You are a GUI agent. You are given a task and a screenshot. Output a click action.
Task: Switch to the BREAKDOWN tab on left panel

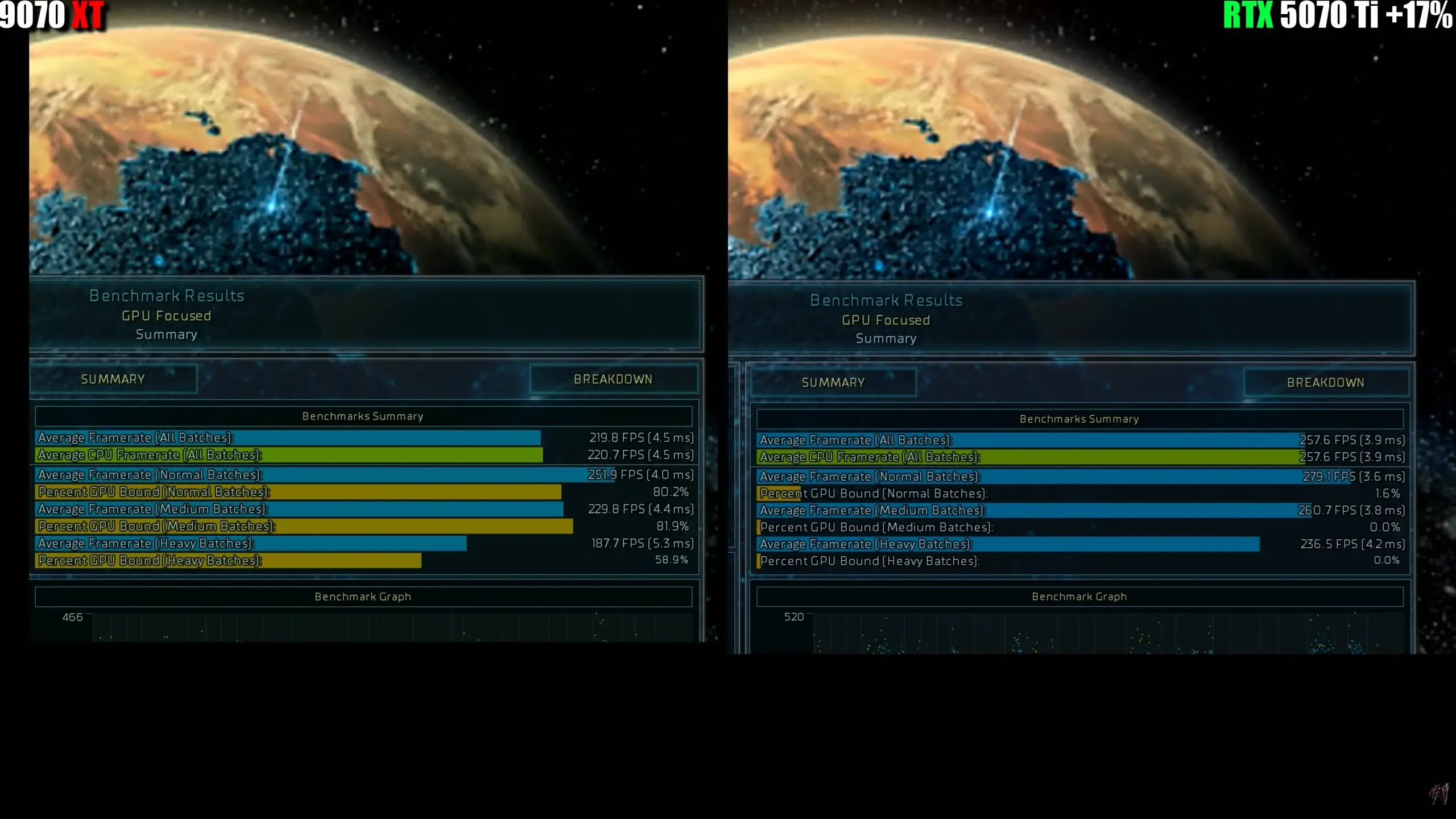pos(614,379)
